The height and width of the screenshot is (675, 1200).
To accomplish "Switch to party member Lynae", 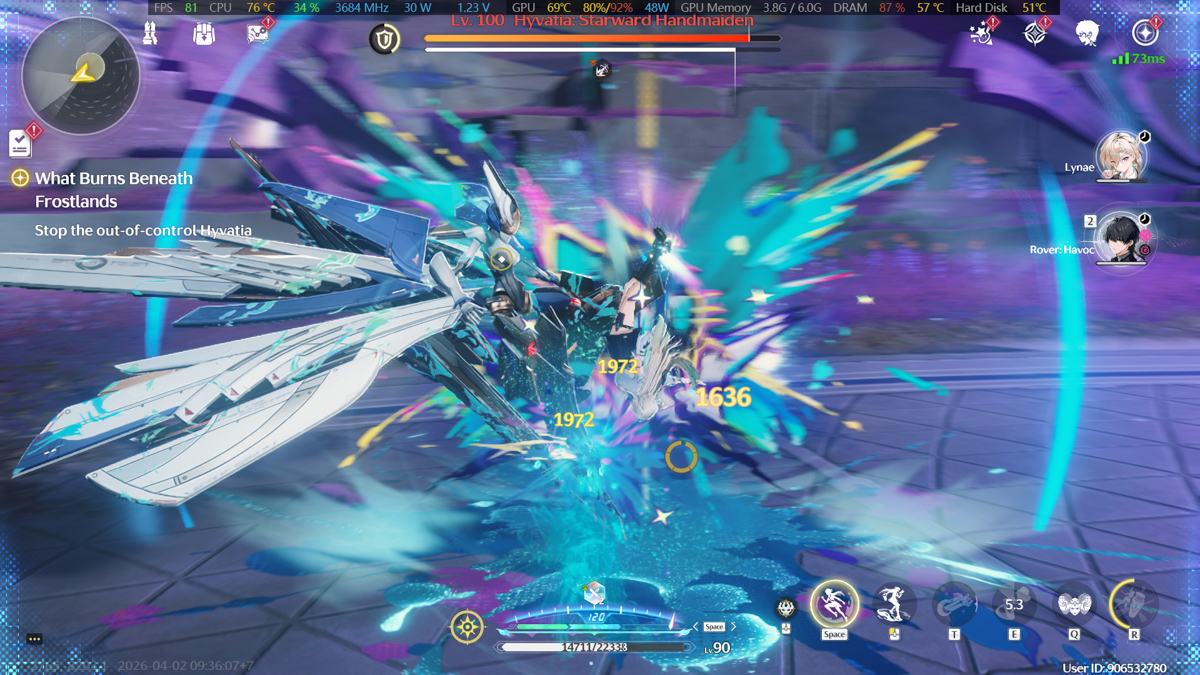I will click(x=1120, y=156).
